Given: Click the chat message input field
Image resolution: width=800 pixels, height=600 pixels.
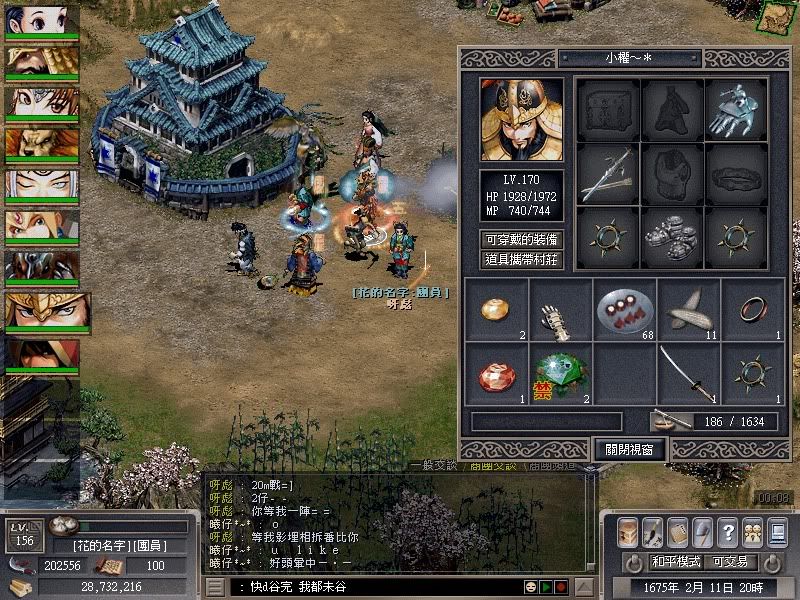Looking at the screenshot, I should [x=380, y=586].
